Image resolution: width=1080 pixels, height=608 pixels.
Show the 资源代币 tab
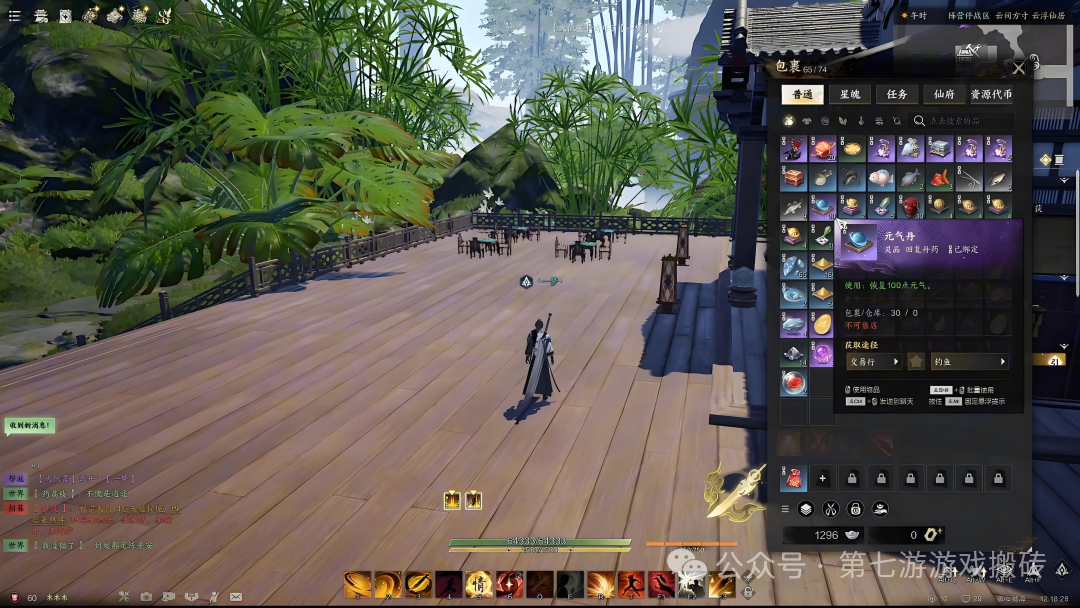tap(991, 94)
